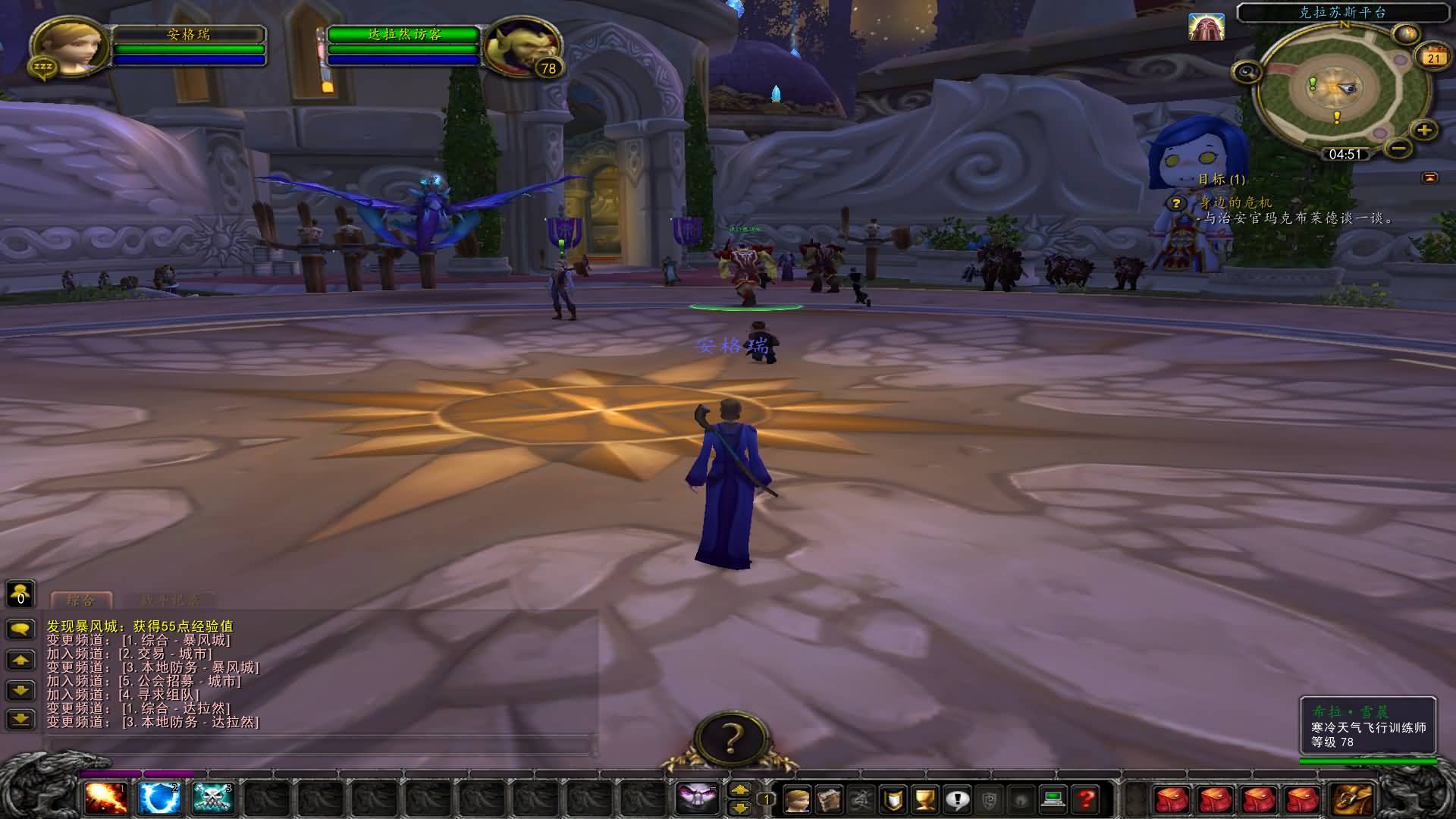Screen dimensions: 1456x819
Task: Zoom in on the minimap
Action: pos(1424,130)
